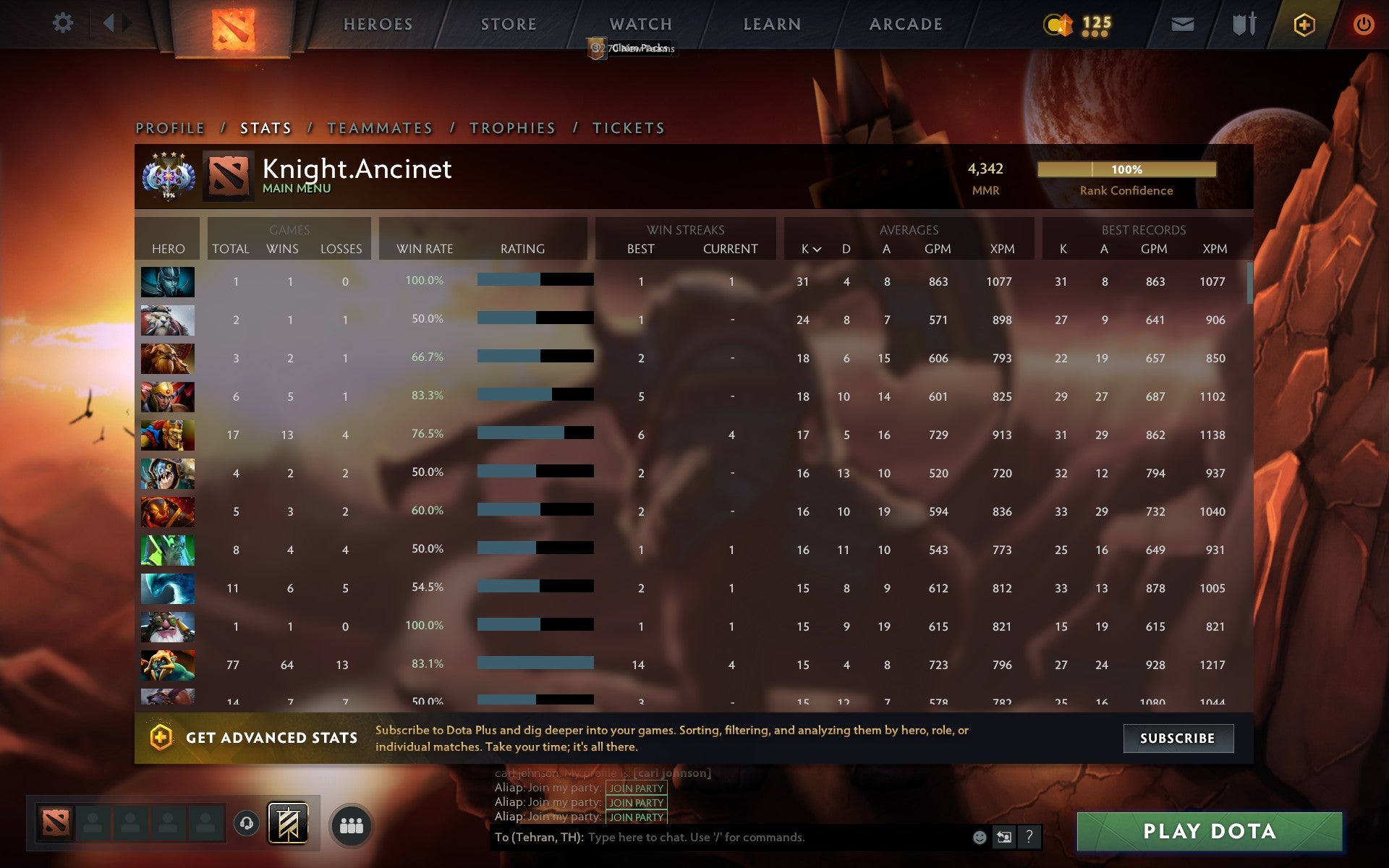Screen dimensions: 1389x868
Task: Click the SUBSCRIBE button for Dota Plus
Action: click(1178, 739)
